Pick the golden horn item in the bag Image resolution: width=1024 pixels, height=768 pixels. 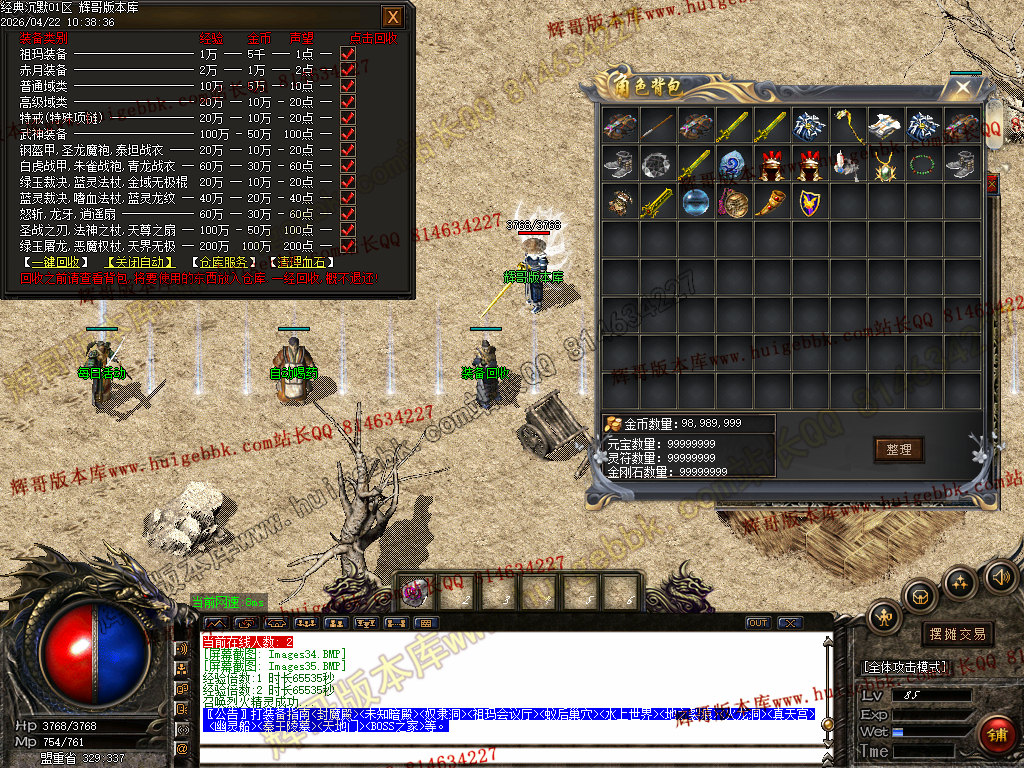[772, 202]
